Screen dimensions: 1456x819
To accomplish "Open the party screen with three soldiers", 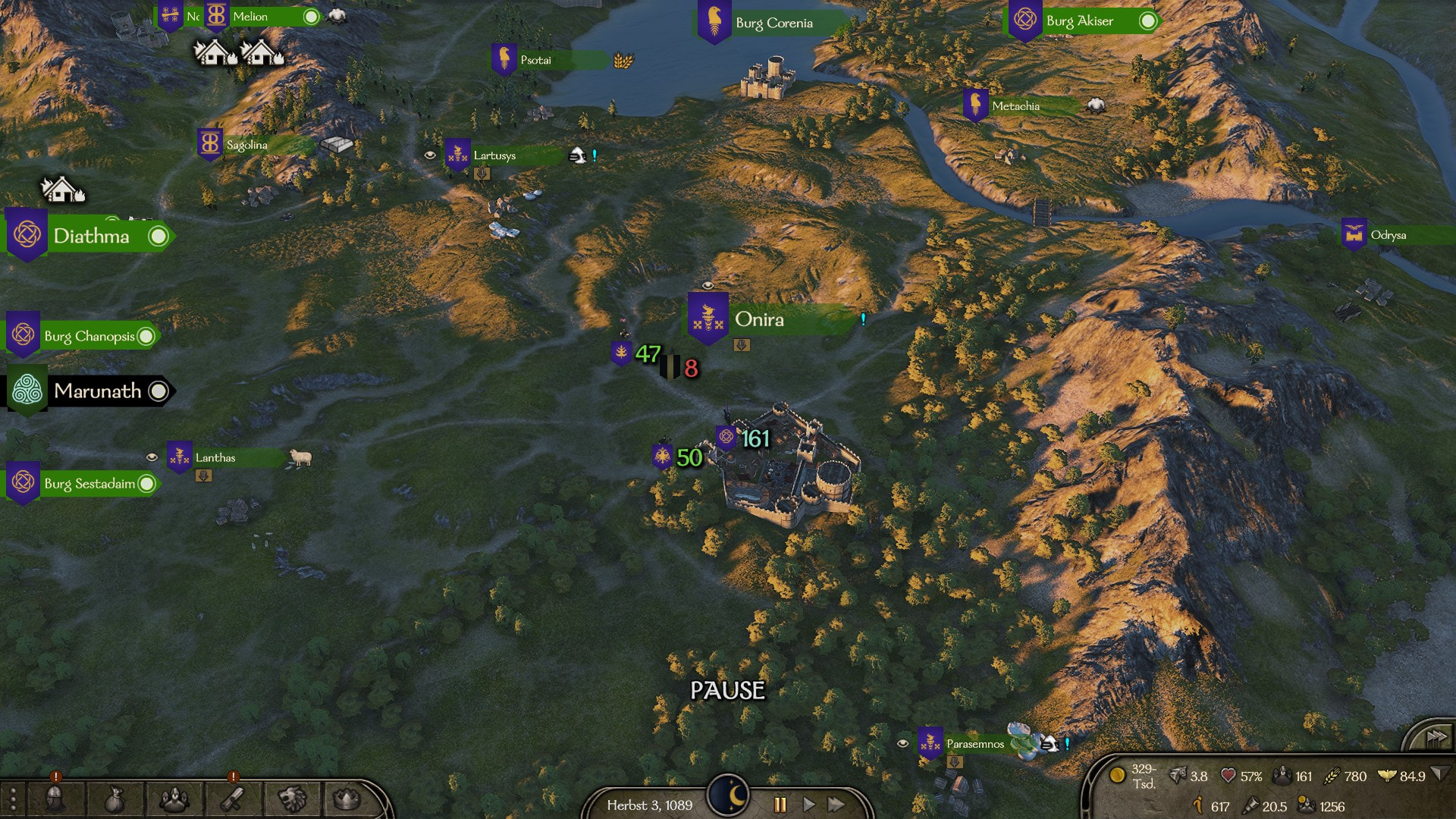I will 174,799.
